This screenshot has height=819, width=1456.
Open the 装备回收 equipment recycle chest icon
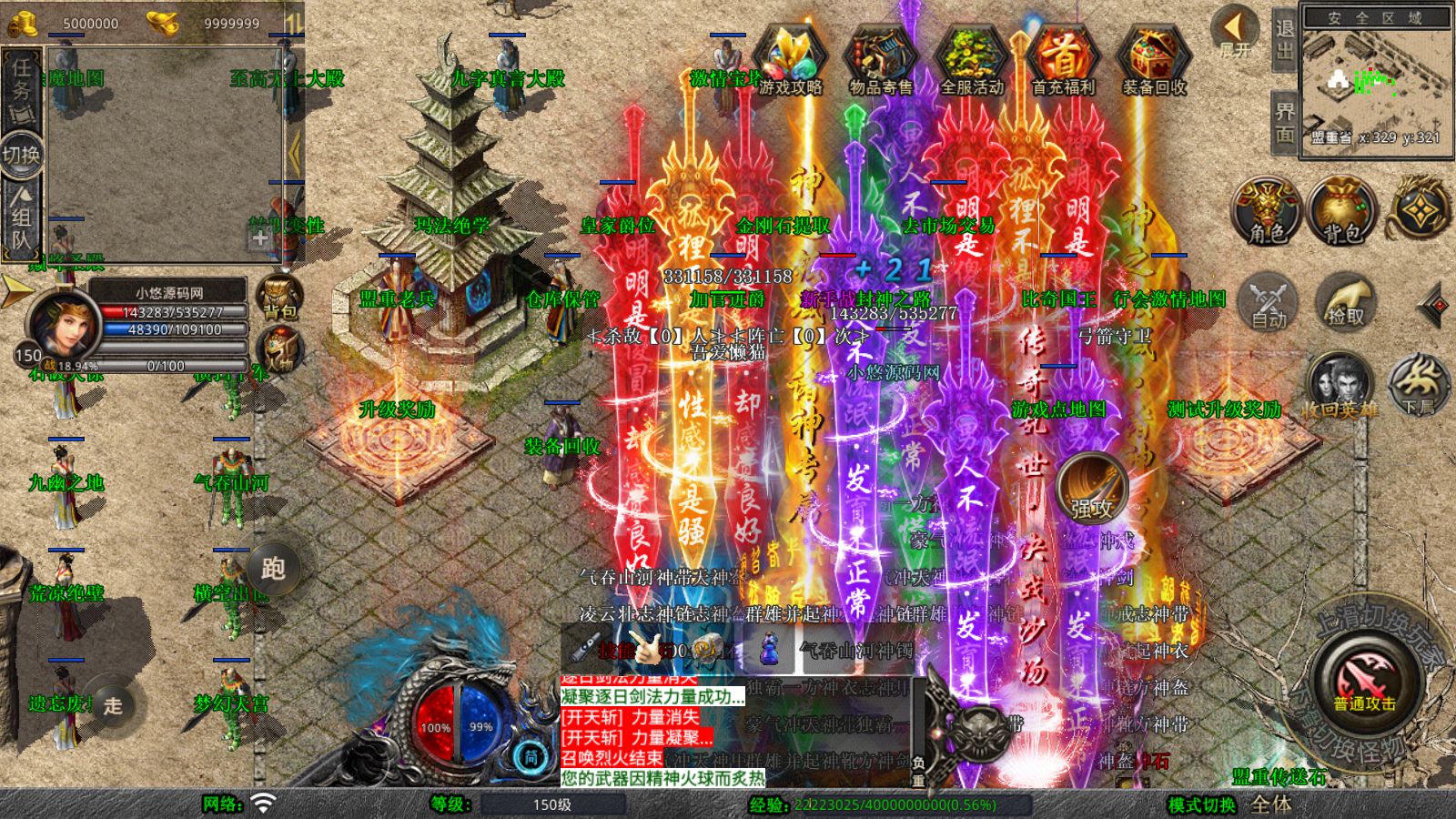(1154, 60)
